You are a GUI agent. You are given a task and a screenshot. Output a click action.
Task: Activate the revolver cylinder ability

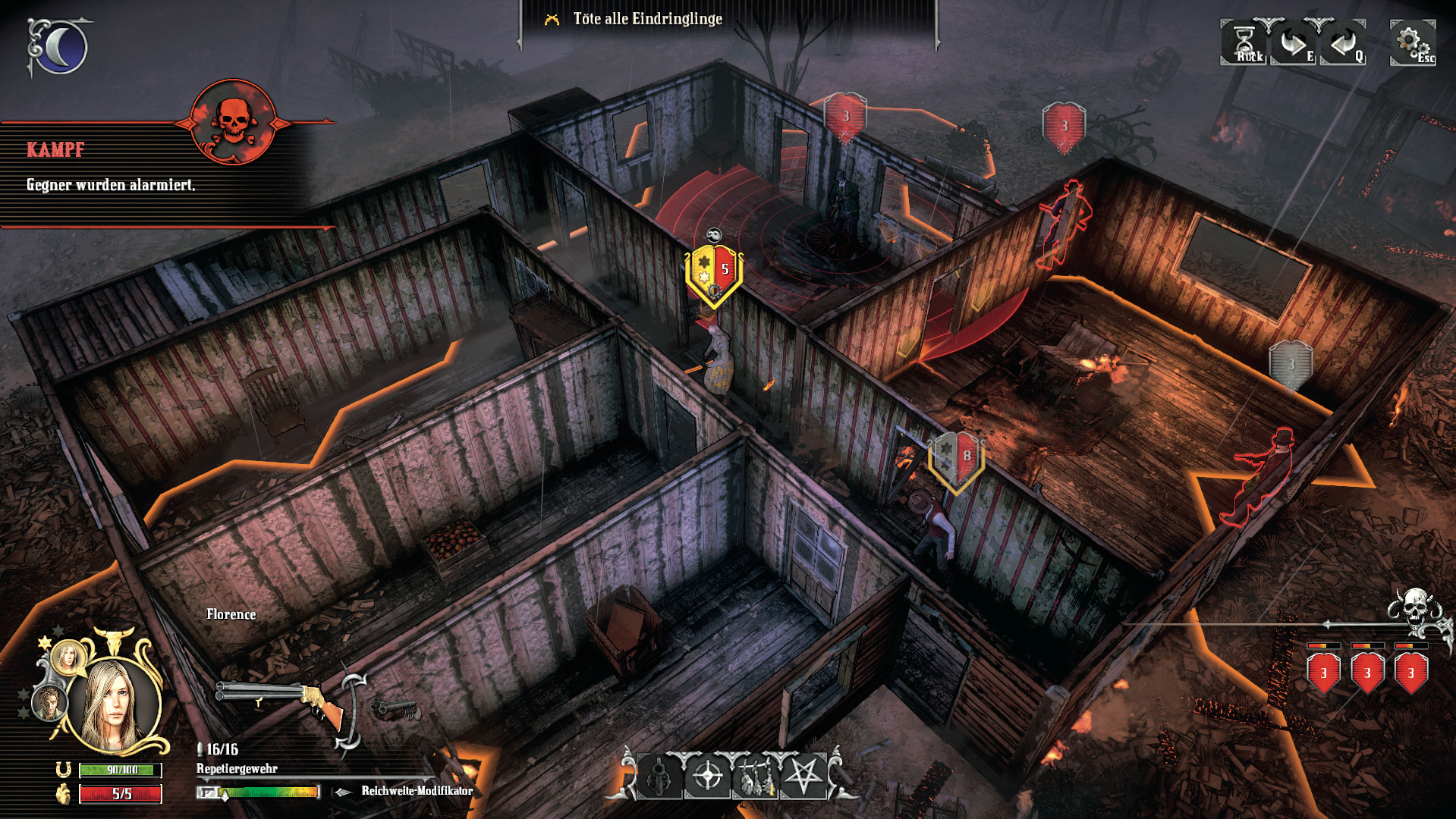(659, 777)
